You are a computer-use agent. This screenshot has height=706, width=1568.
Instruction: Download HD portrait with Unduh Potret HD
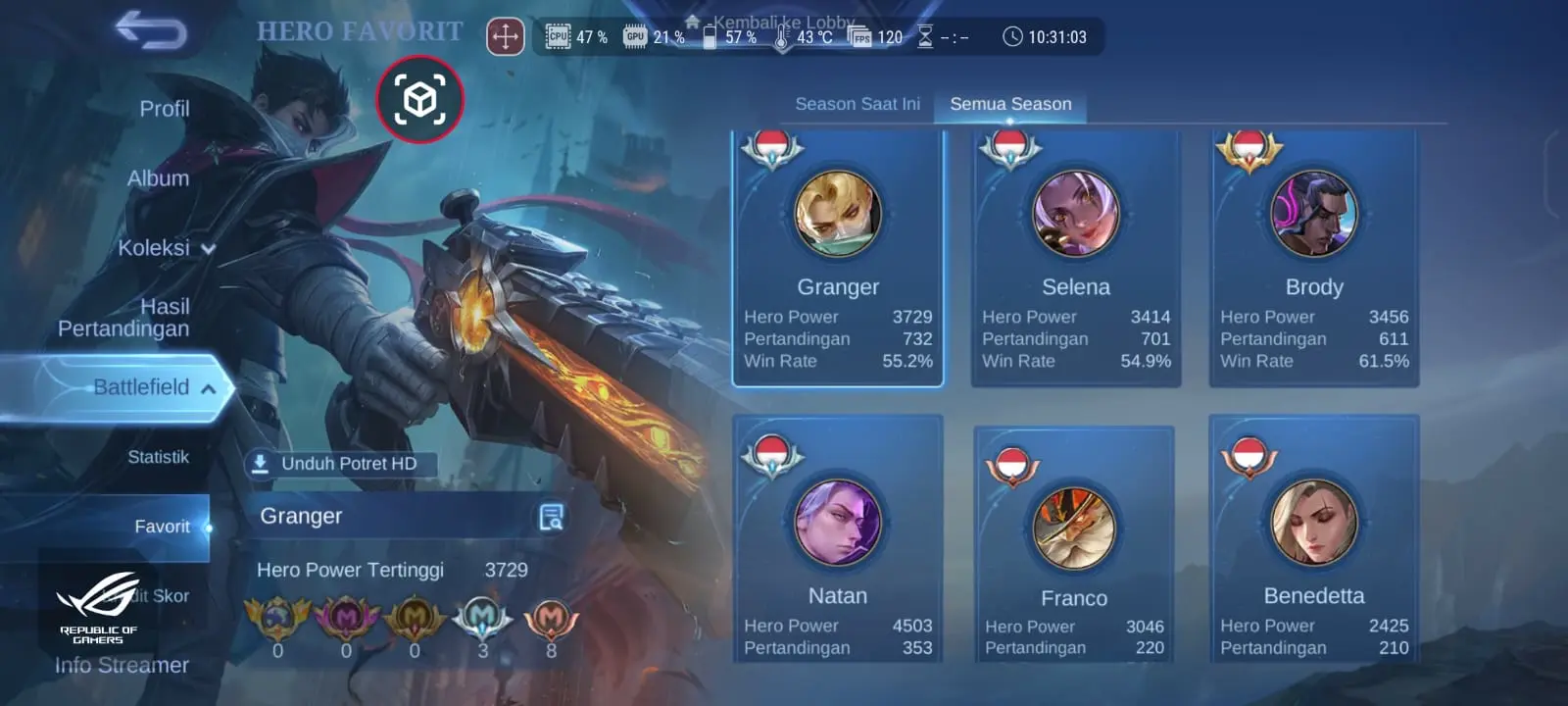[x=337, y=464]
